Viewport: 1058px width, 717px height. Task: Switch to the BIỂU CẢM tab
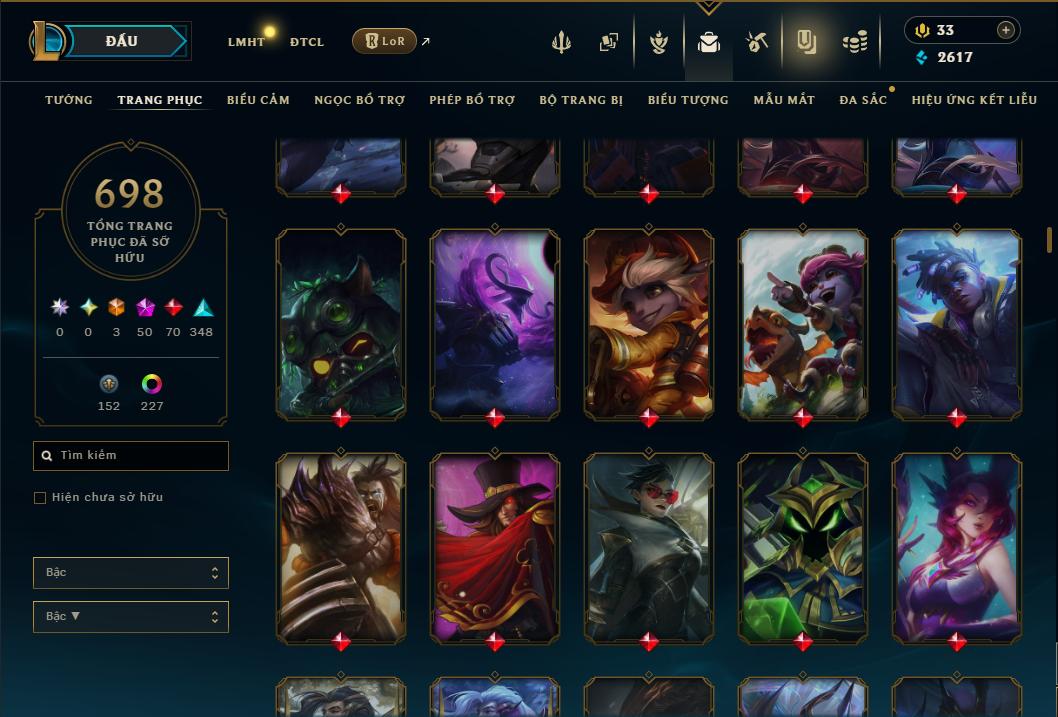(258, 100)
